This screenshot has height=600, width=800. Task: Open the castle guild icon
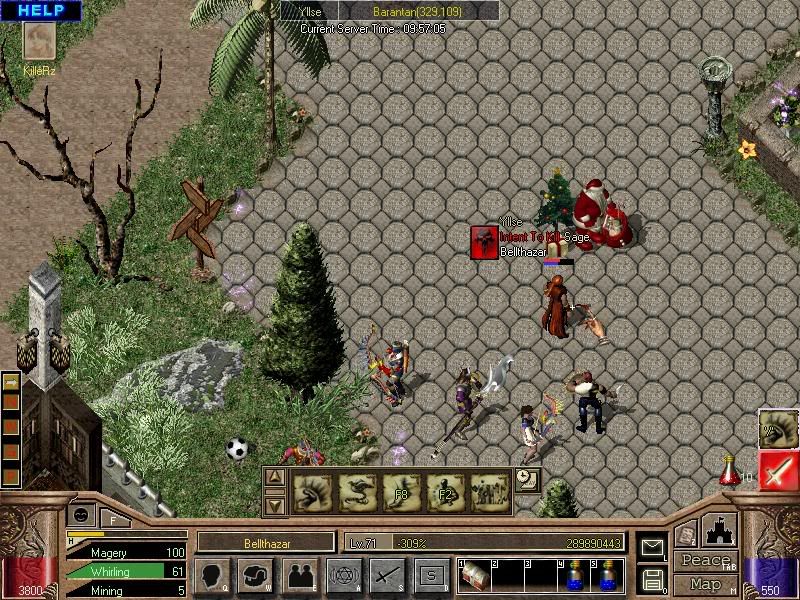(720, 529)
